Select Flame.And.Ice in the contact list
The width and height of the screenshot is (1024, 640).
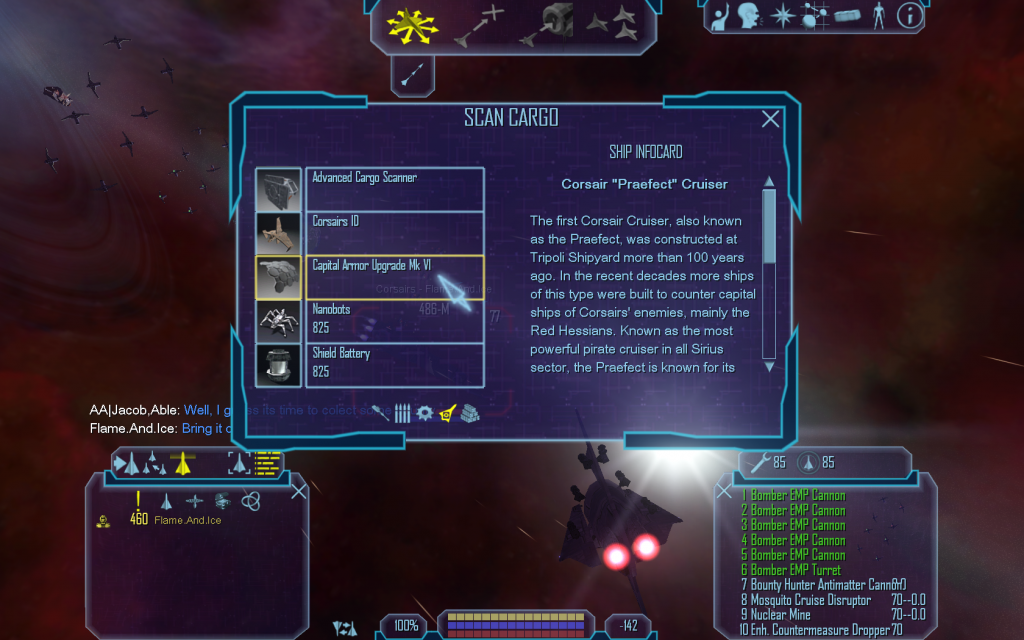pos(187,520)
